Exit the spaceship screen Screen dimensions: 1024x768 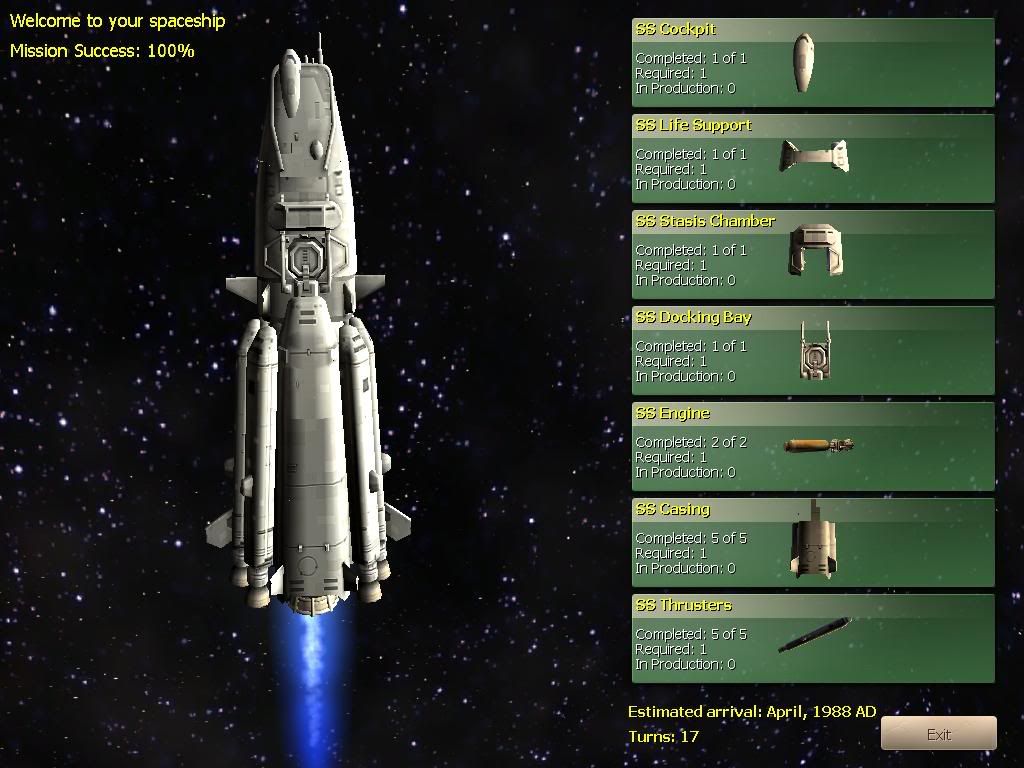pyautogui.click(x=938, y=734)
